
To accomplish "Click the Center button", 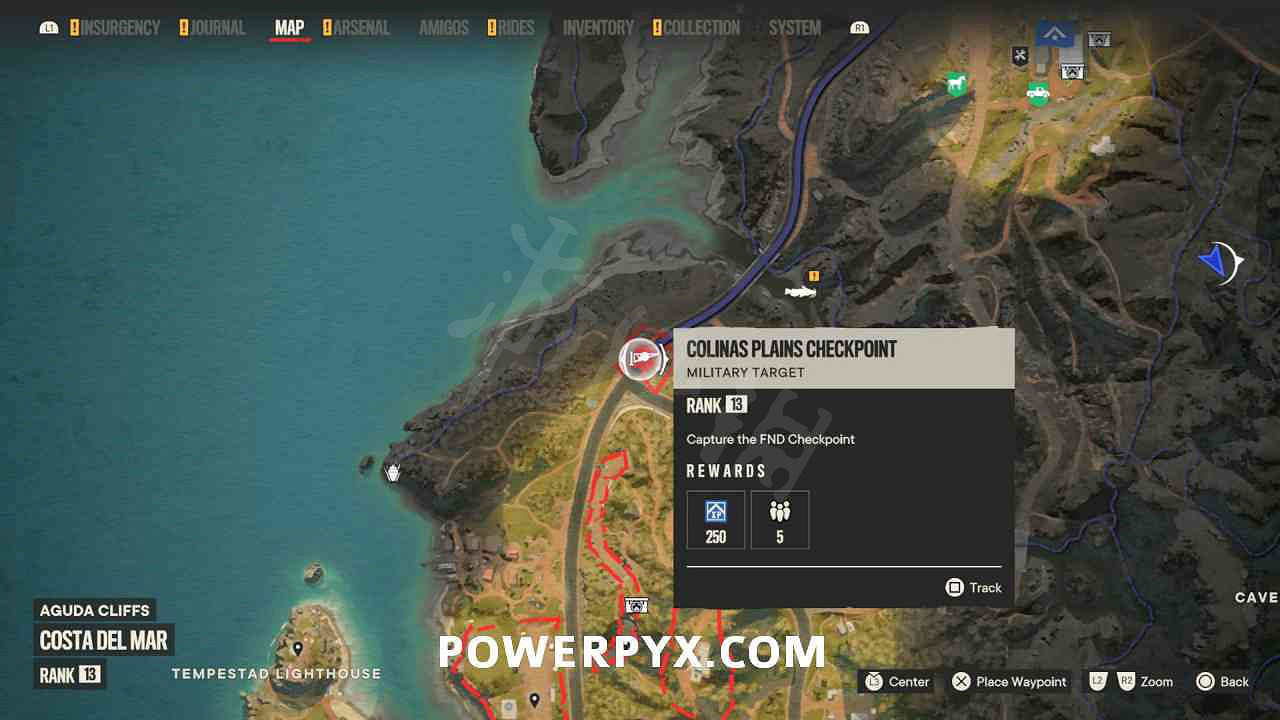I will pos(896,682).
